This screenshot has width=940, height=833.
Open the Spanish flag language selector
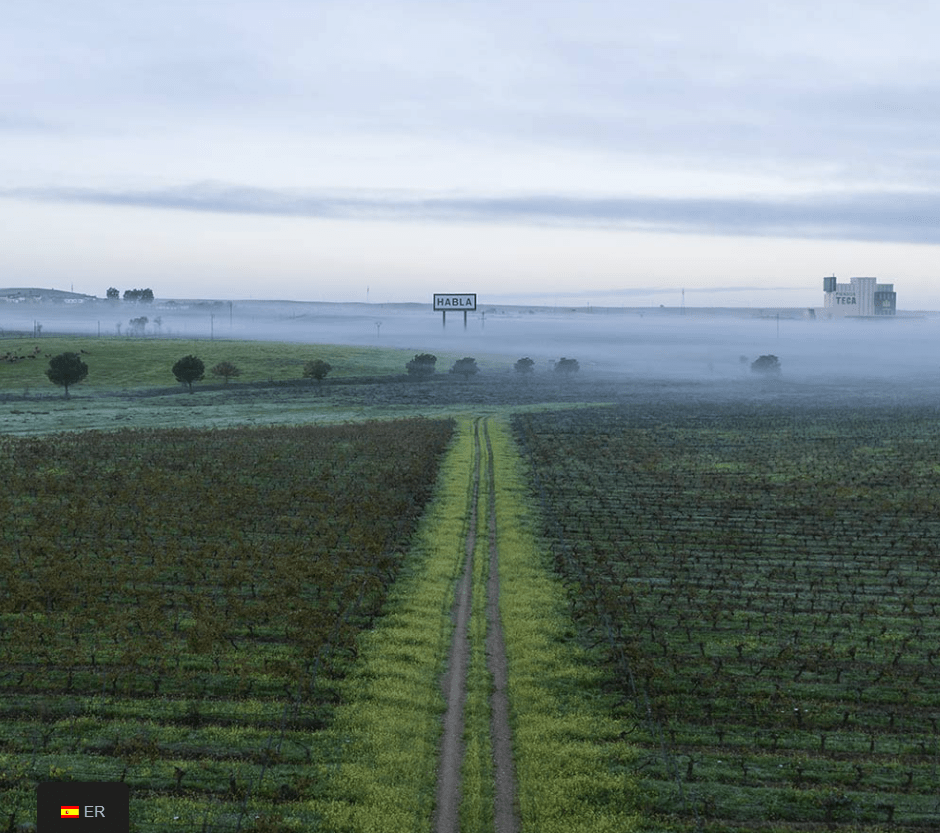pyautogui.click(x=83, y=811)
